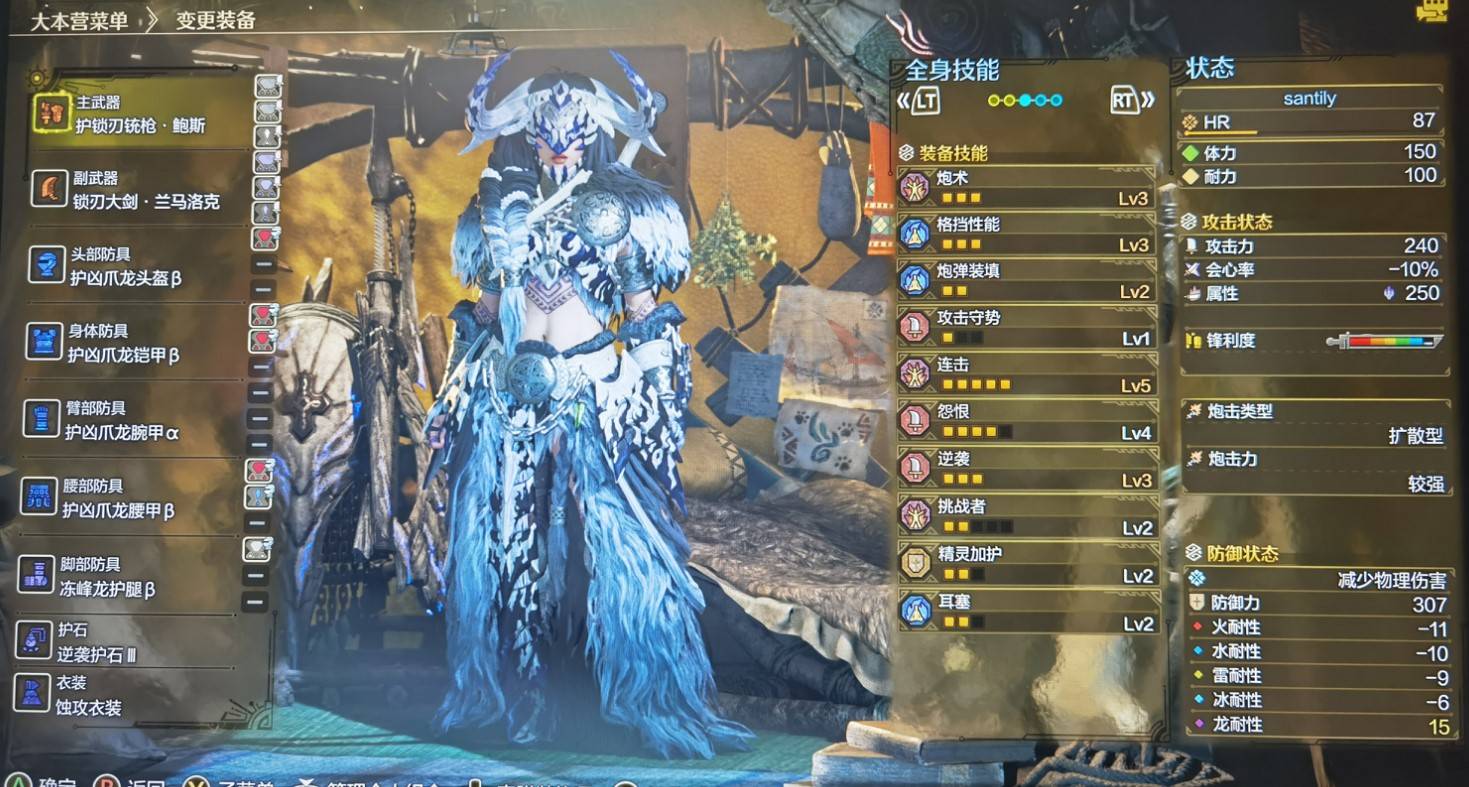This screenshot has width=1469, height=787.
Task: Select main weapon 护锁刃铳枪·鲍斯
Action: coord(140,113)
